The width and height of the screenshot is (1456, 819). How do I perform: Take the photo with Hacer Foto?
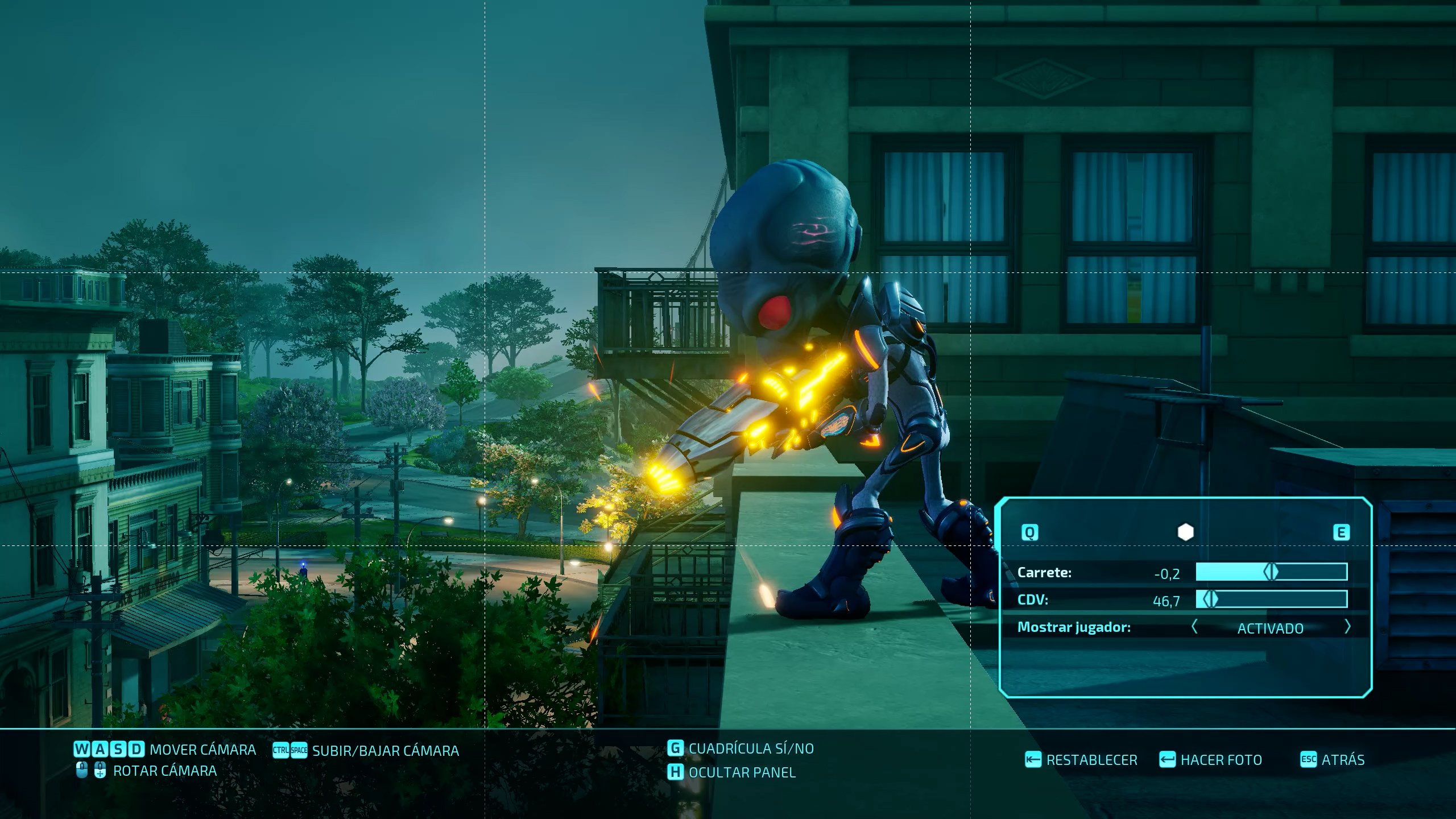coord(1210,760)
